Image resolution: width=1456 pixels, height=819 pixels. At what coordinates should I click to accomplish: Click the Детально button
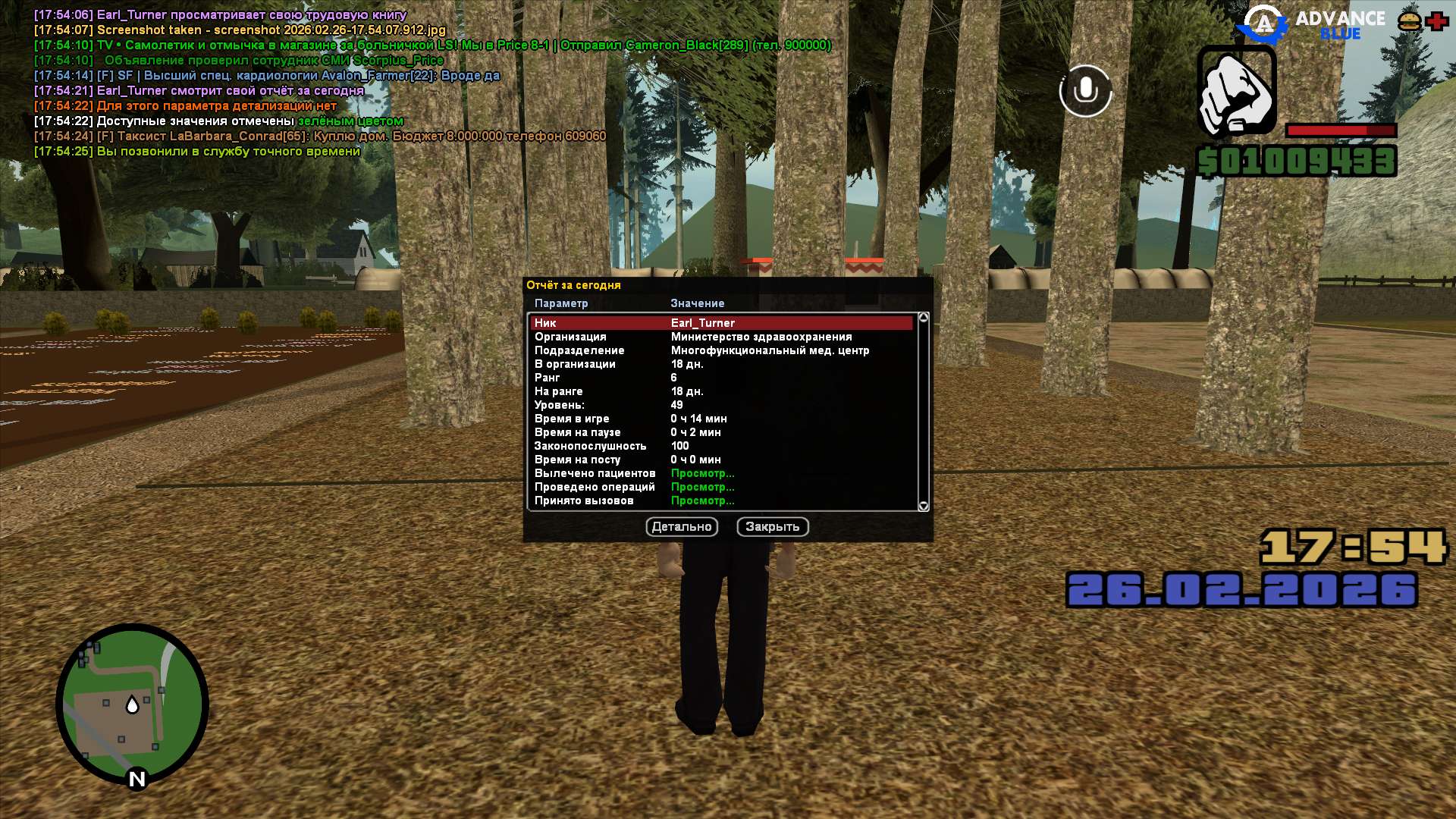682,527
